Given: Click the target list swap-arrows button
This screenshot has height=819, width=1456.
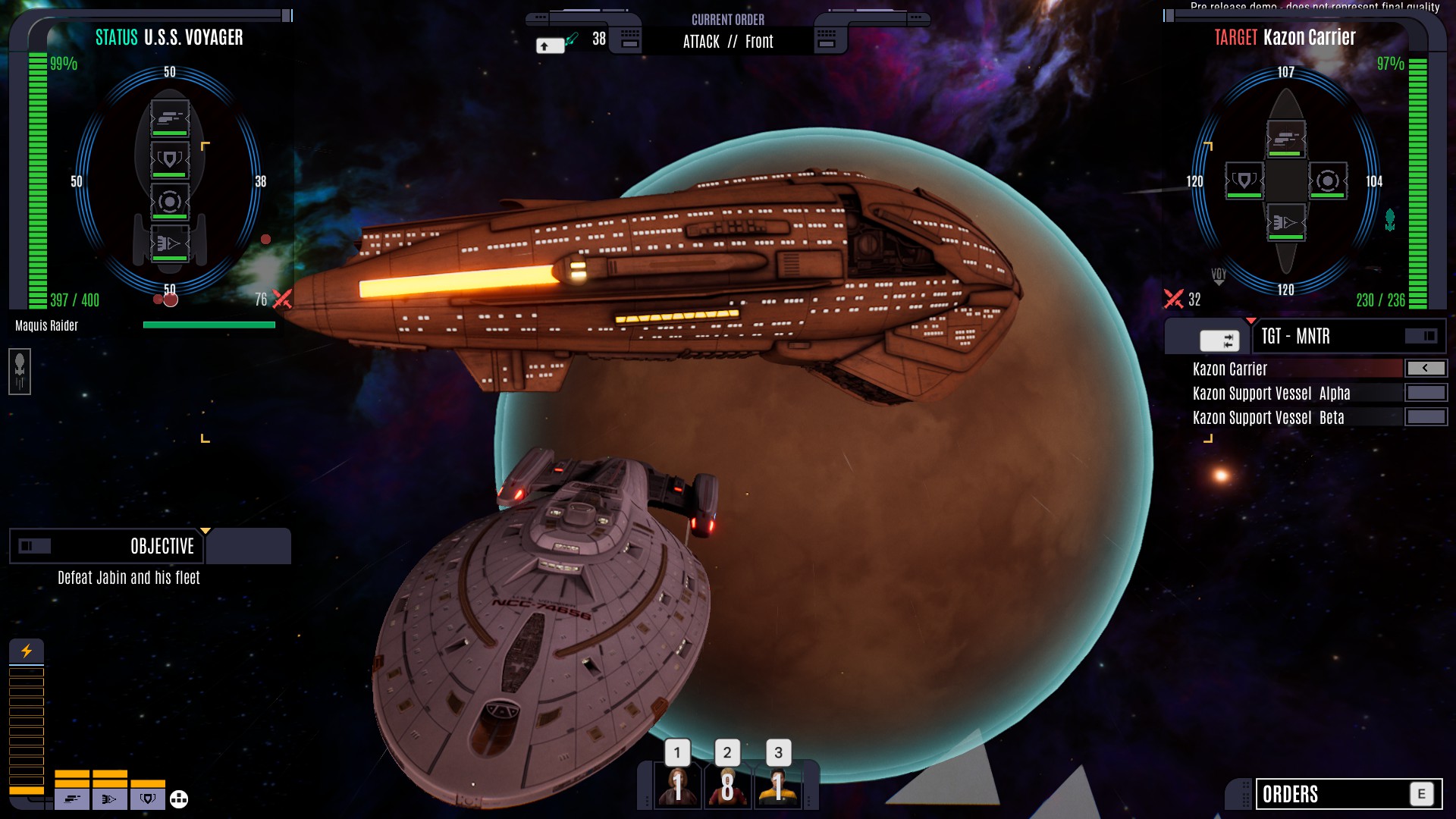Looking at the screenshot, I should click(1219, 340).
